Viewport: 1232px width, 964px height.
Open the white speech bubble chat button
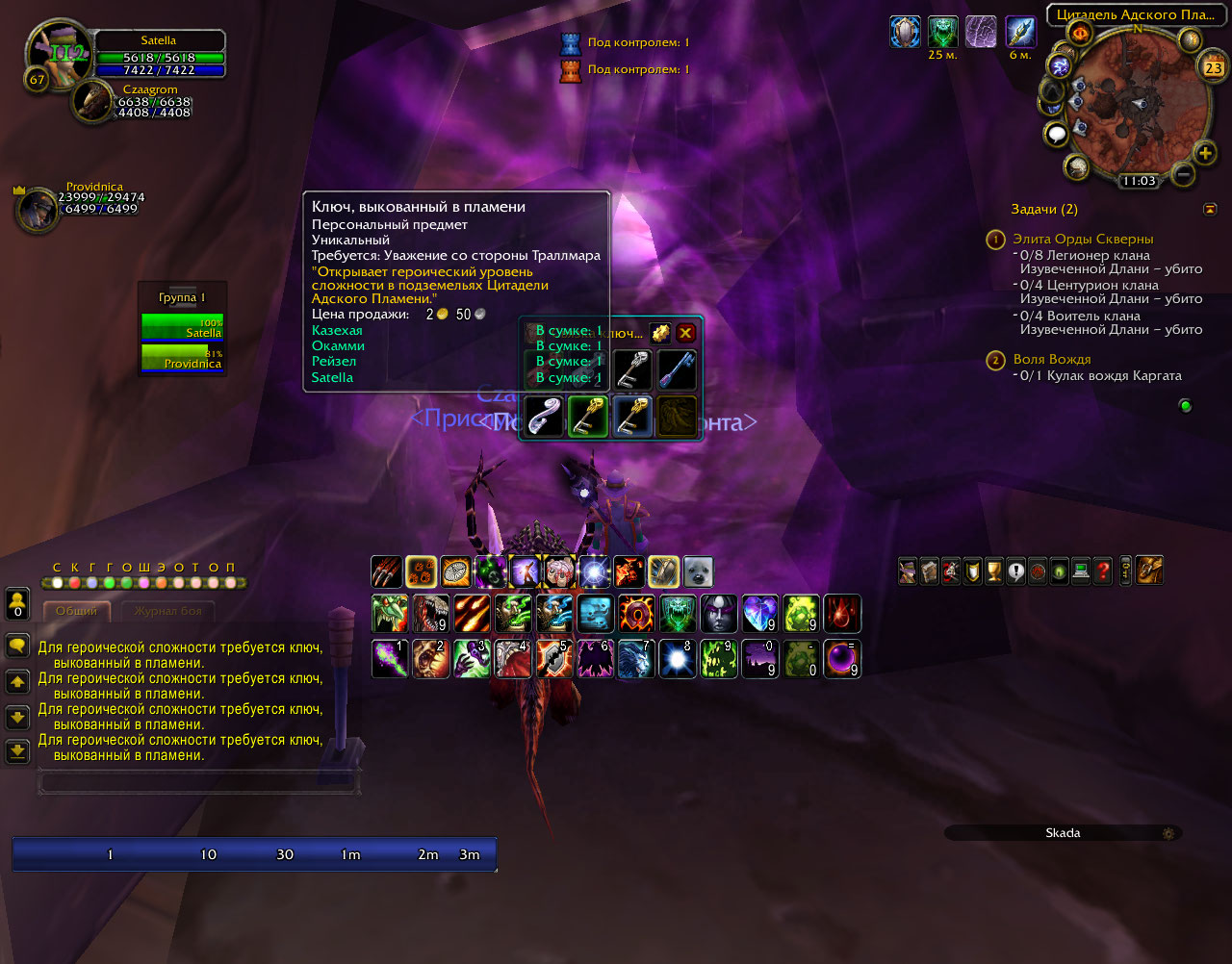[x=1056, y=134]
